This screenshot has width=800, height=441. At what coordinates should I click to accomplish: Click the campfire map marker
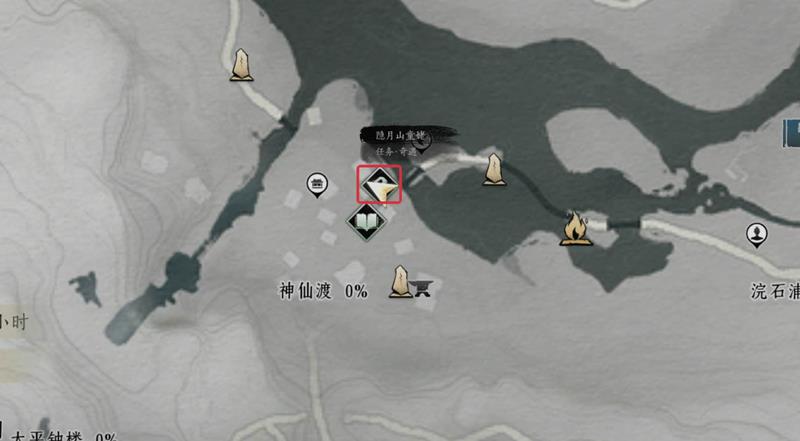click(x=574, y=229)
